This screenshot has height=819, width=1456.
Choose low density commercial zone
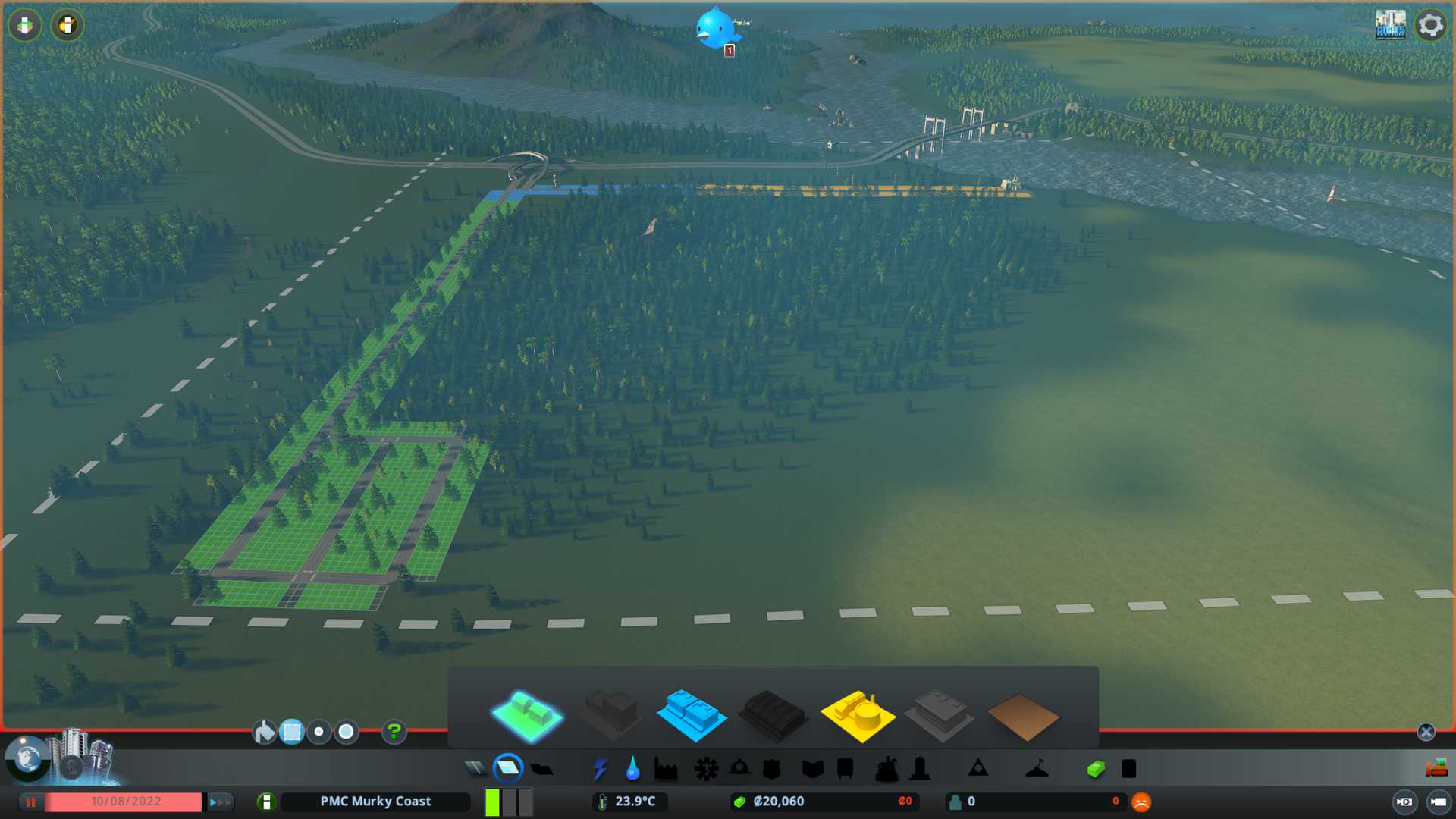click(x=691, y=715)
